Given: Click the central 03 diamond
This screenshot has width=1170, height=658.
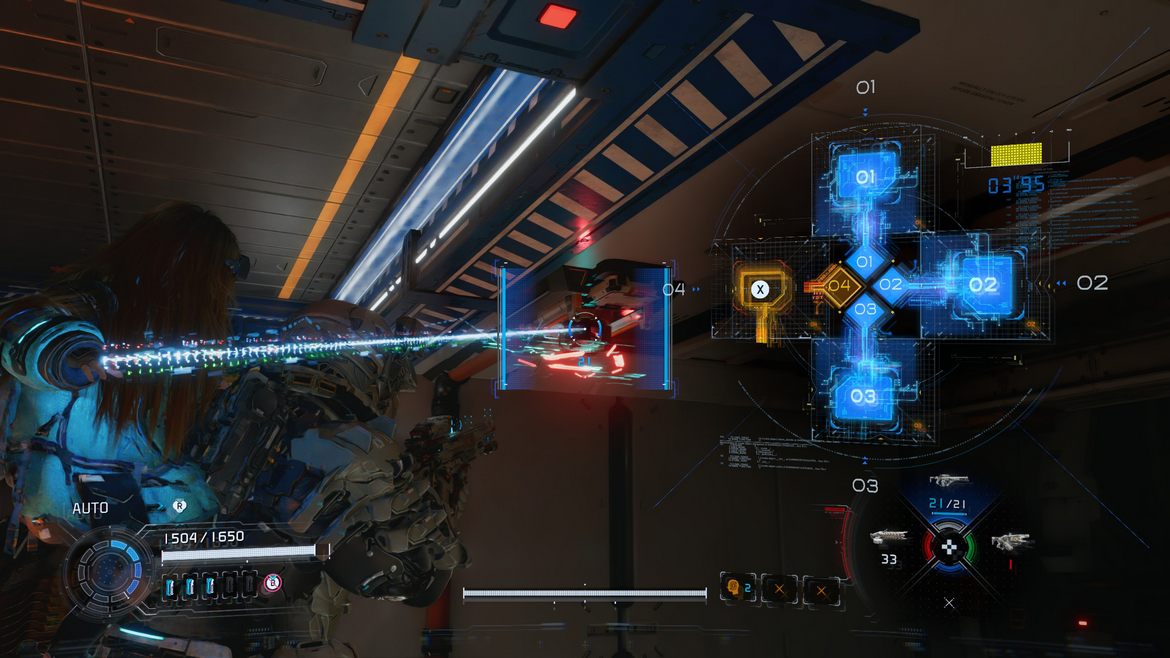Looking at the screenshot, I should (866, 309).
